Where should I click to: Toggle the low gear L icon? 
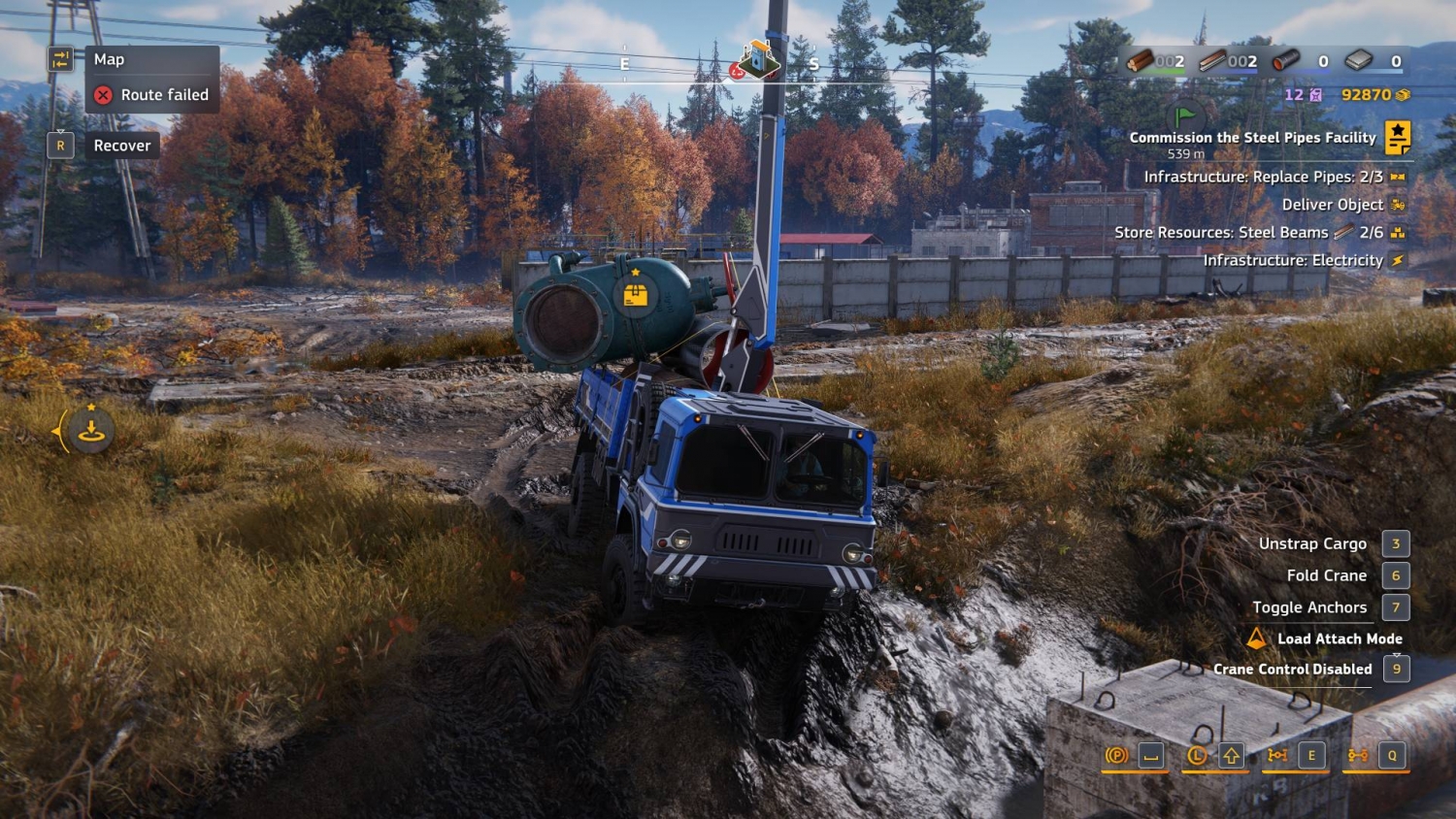[1197, 755]
